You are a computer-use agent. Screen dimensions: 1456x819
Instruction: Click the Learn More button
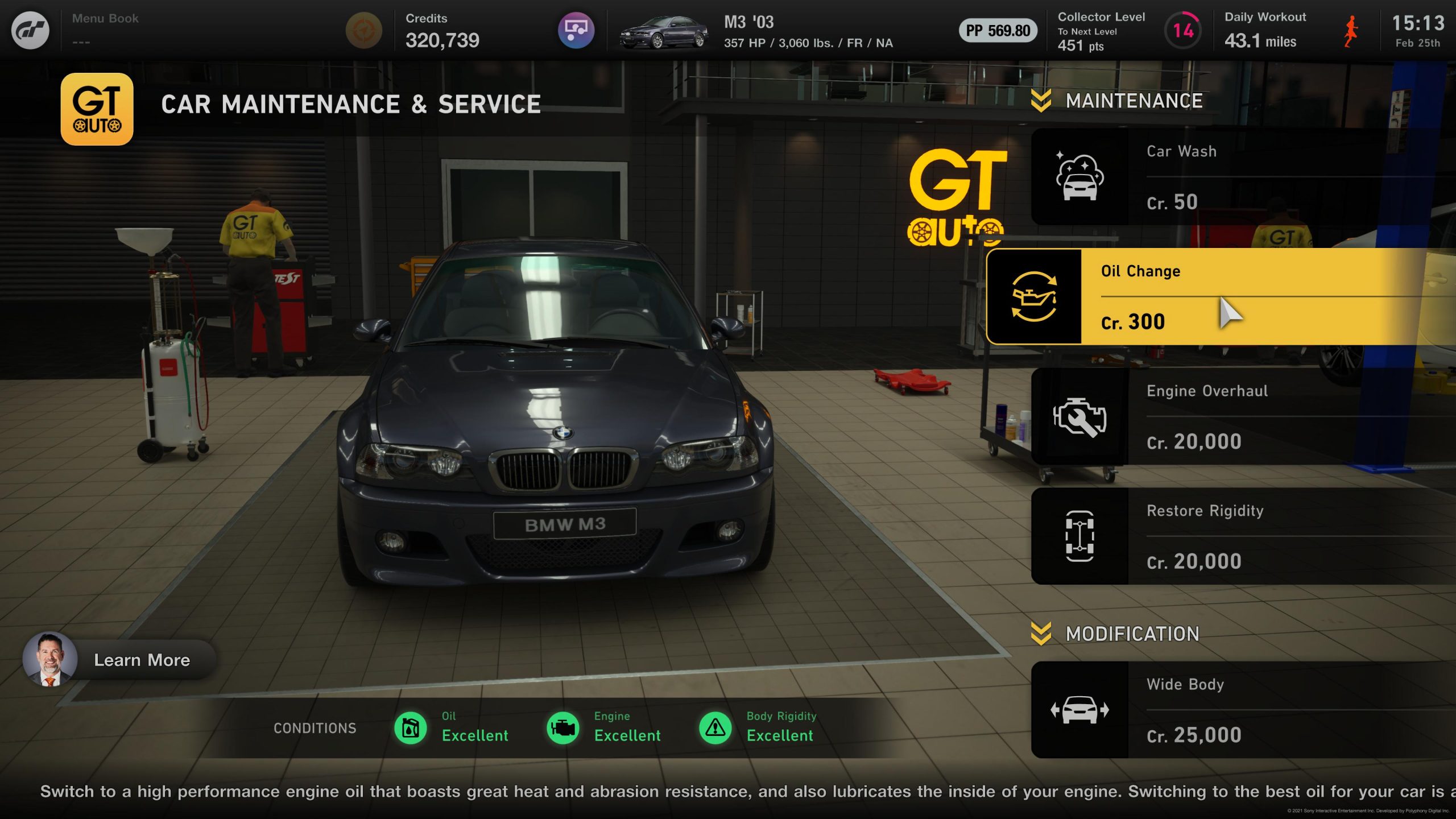[x=142, y=660]
